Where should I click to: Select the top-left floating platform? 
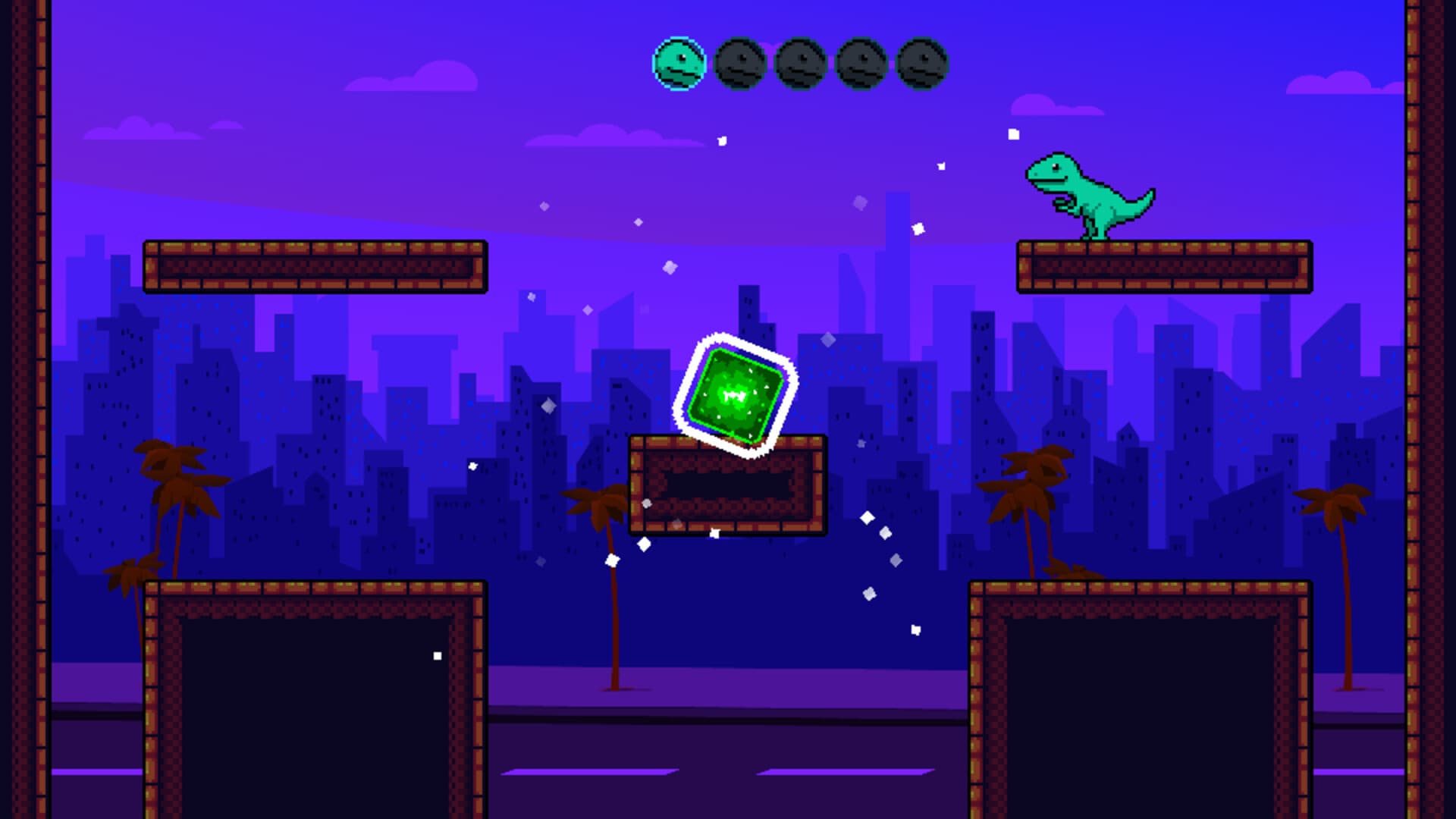315,267
